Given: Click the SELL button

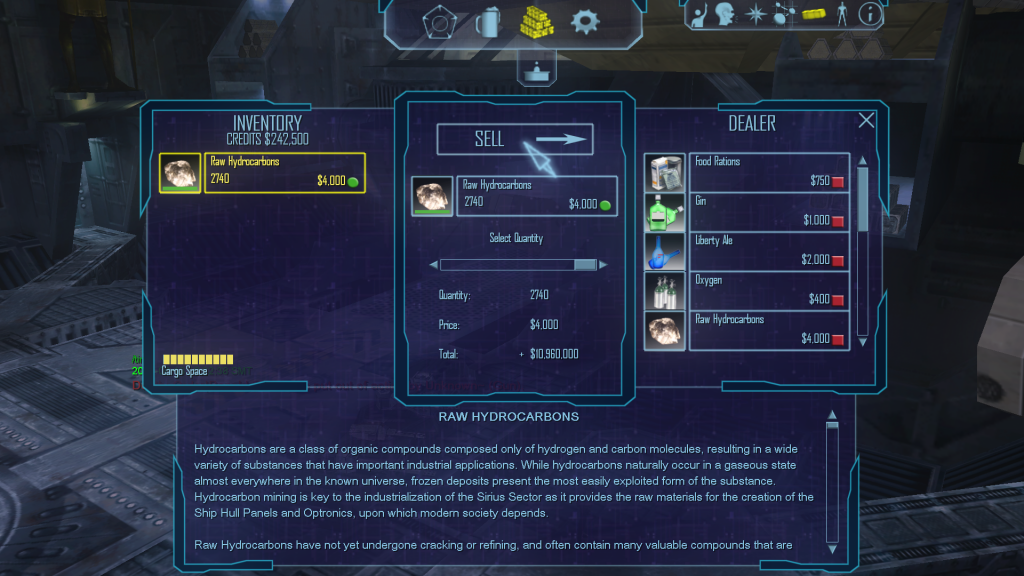Looking at the screenshot, I should coord(514,140).
